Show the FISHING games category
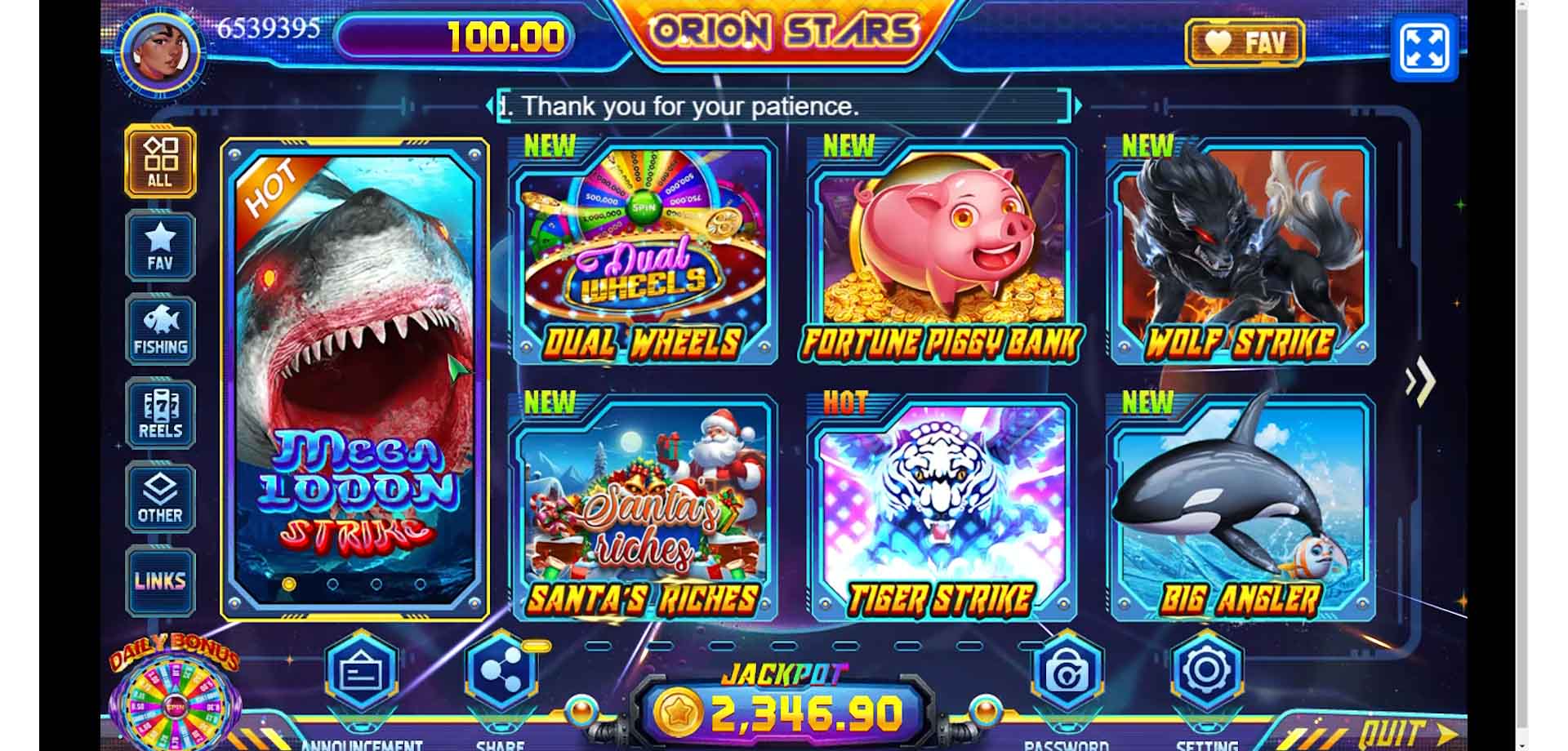Image resolution: width=1568 pixels, height=751 pixels. click(160, 330)
